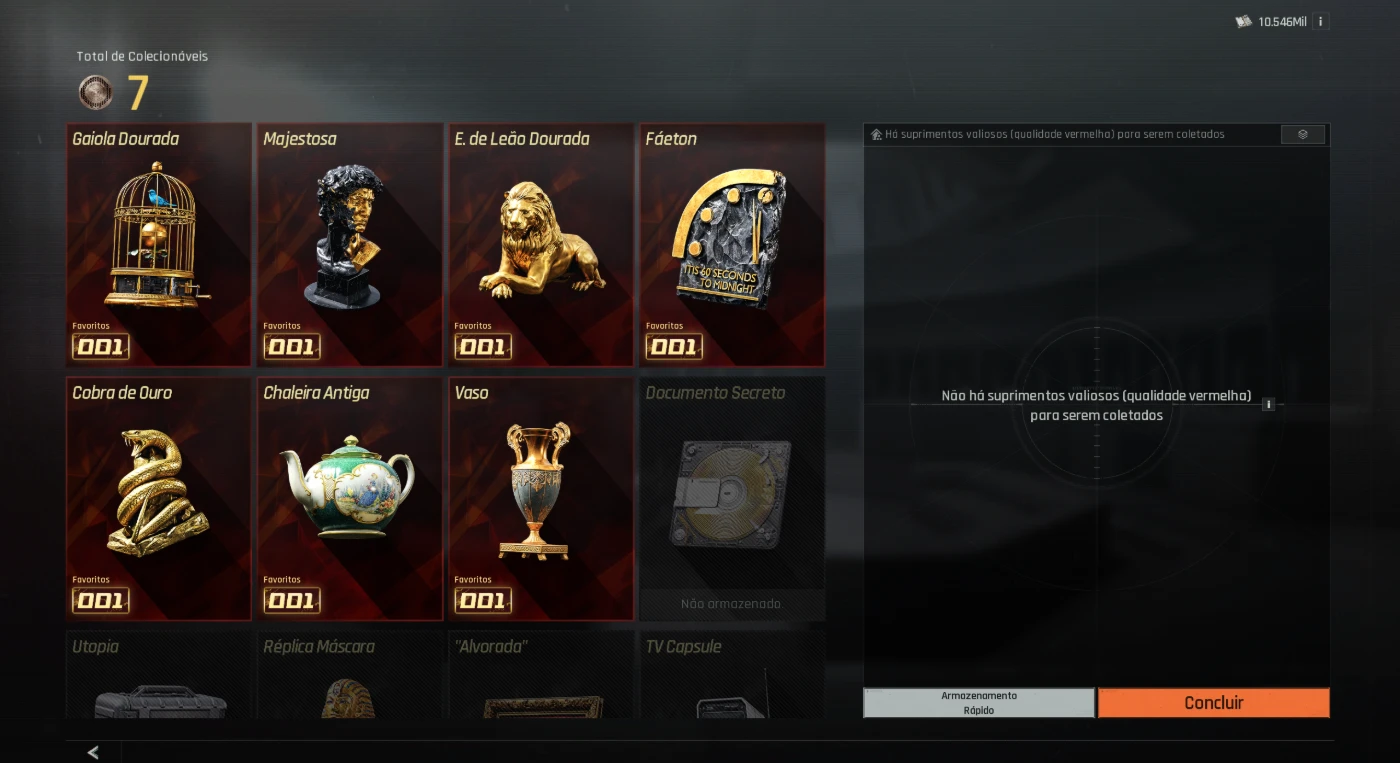This screenshot has width=1400, height=763.
Task: Select the "Alvorada" painting card
Action: coord(541,675)
